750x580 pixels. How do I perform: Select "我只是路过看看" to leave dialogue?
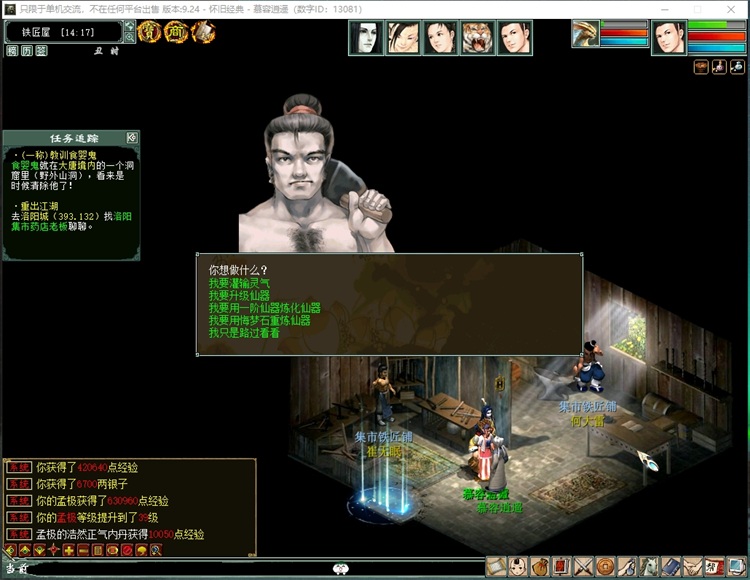pyautogui.click(x=244, y=333)
